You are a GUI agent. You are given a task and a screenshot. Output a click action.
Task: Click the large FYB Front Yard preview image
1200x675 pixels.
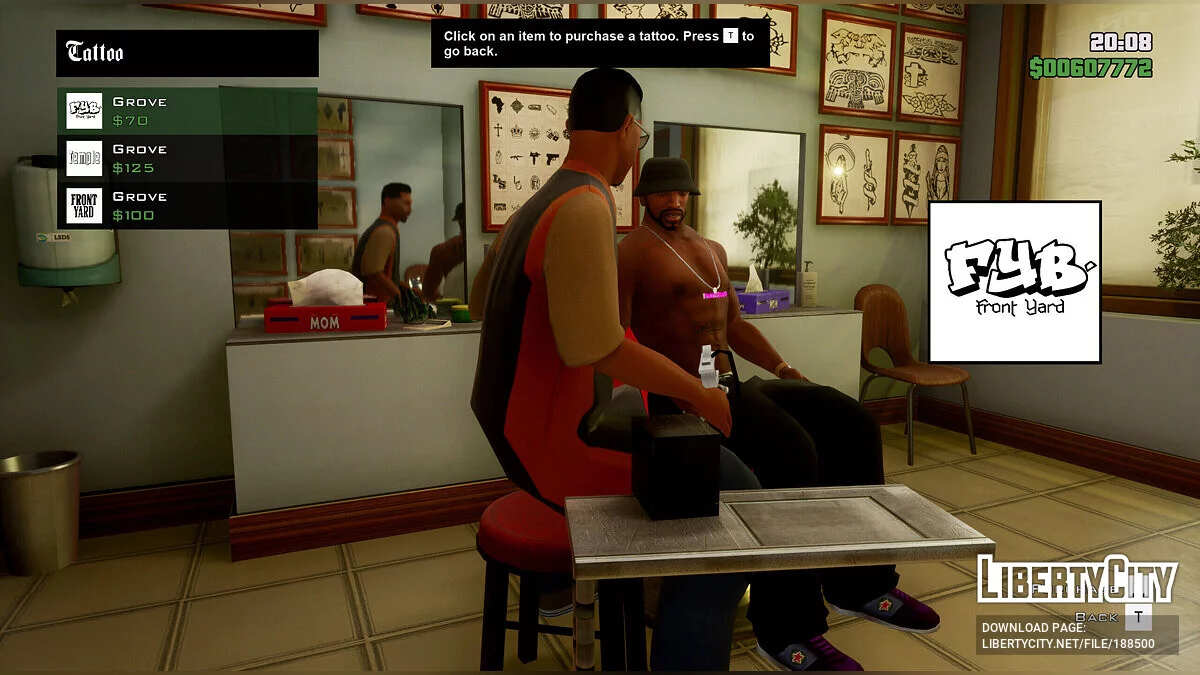pos(1014,282)
